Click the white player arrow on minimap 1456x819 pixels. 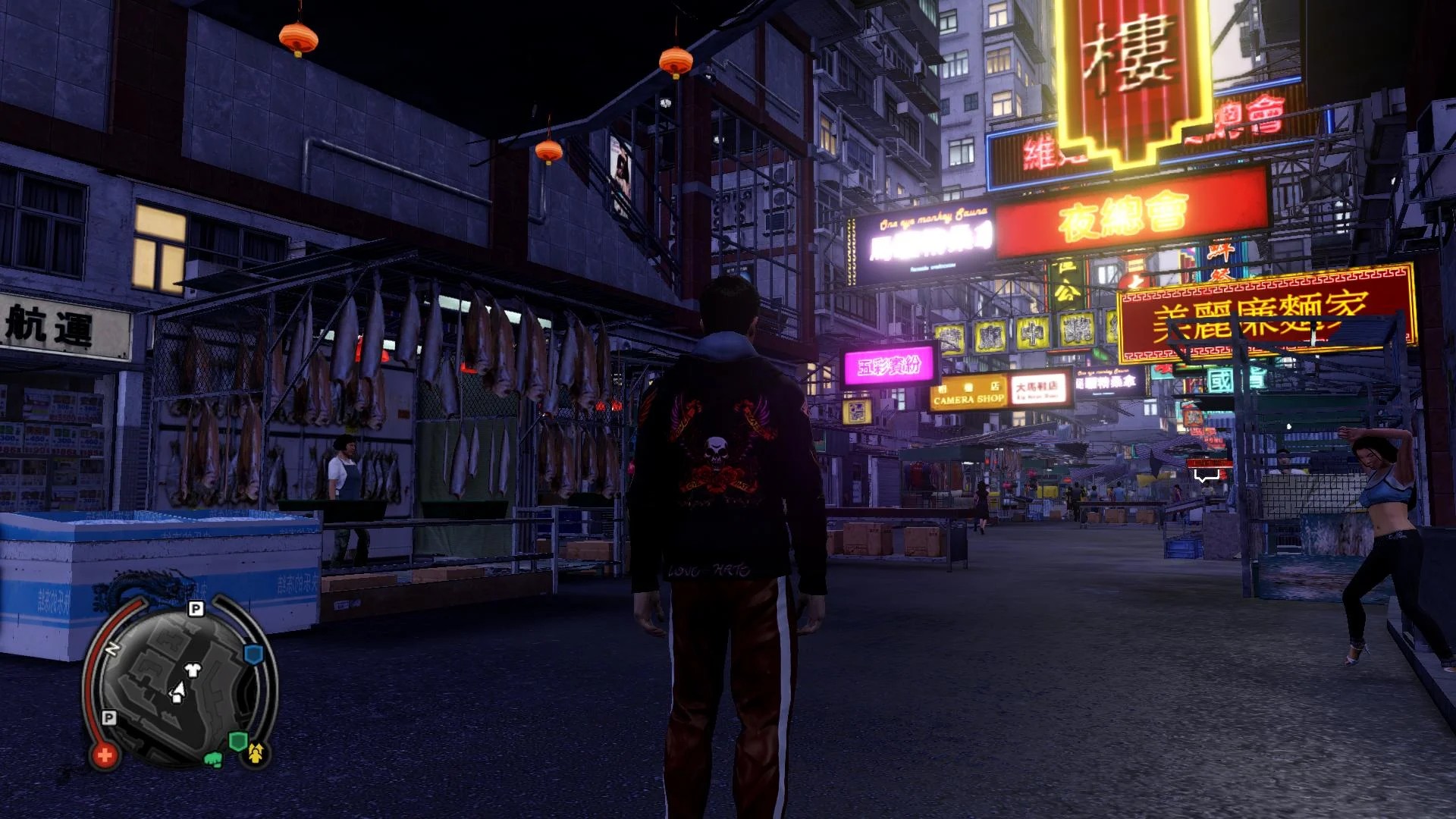click(x=178, y=692)
